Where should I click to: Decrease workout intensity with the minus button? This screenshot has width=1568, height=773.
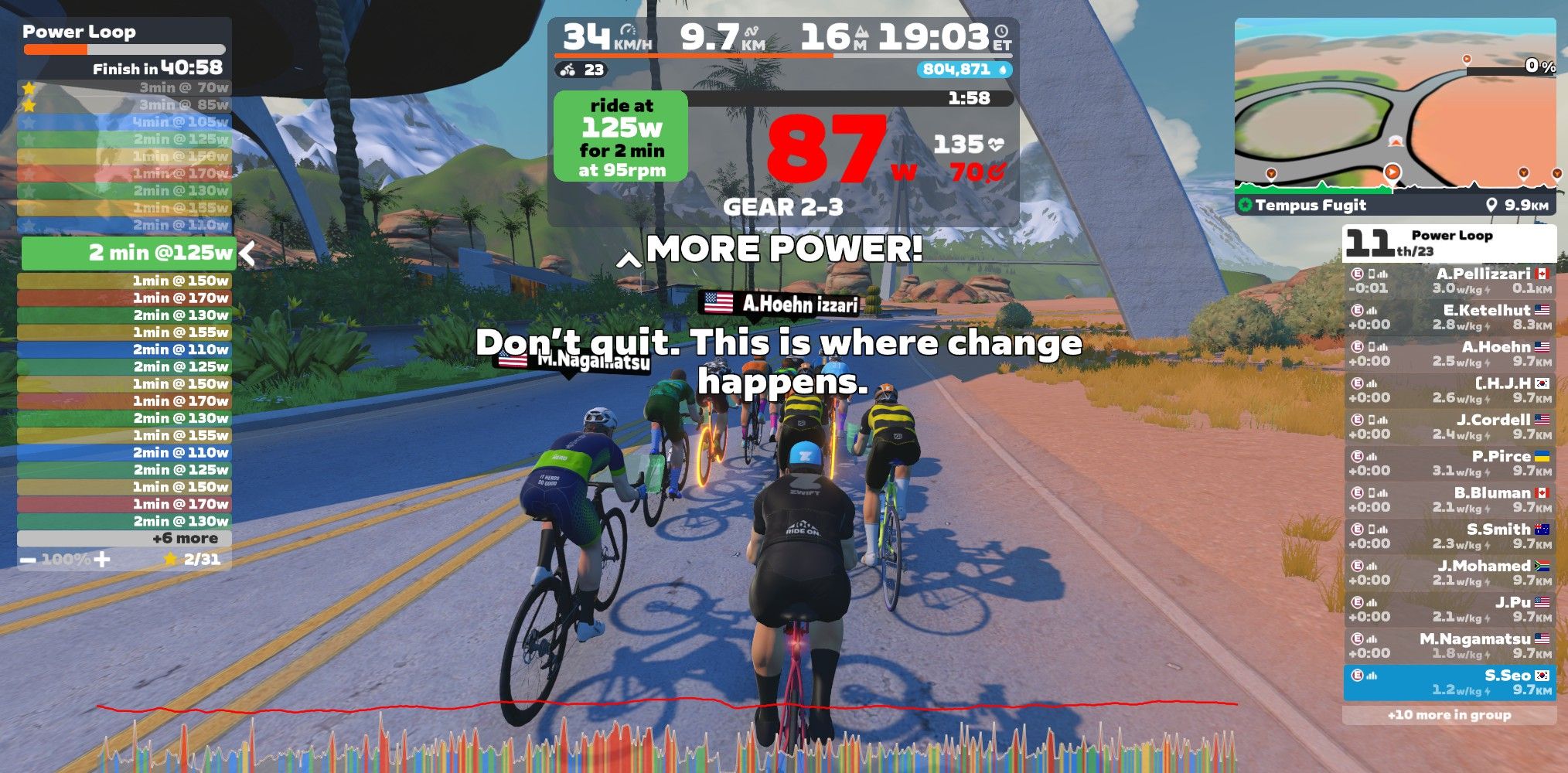pos(28,559)
